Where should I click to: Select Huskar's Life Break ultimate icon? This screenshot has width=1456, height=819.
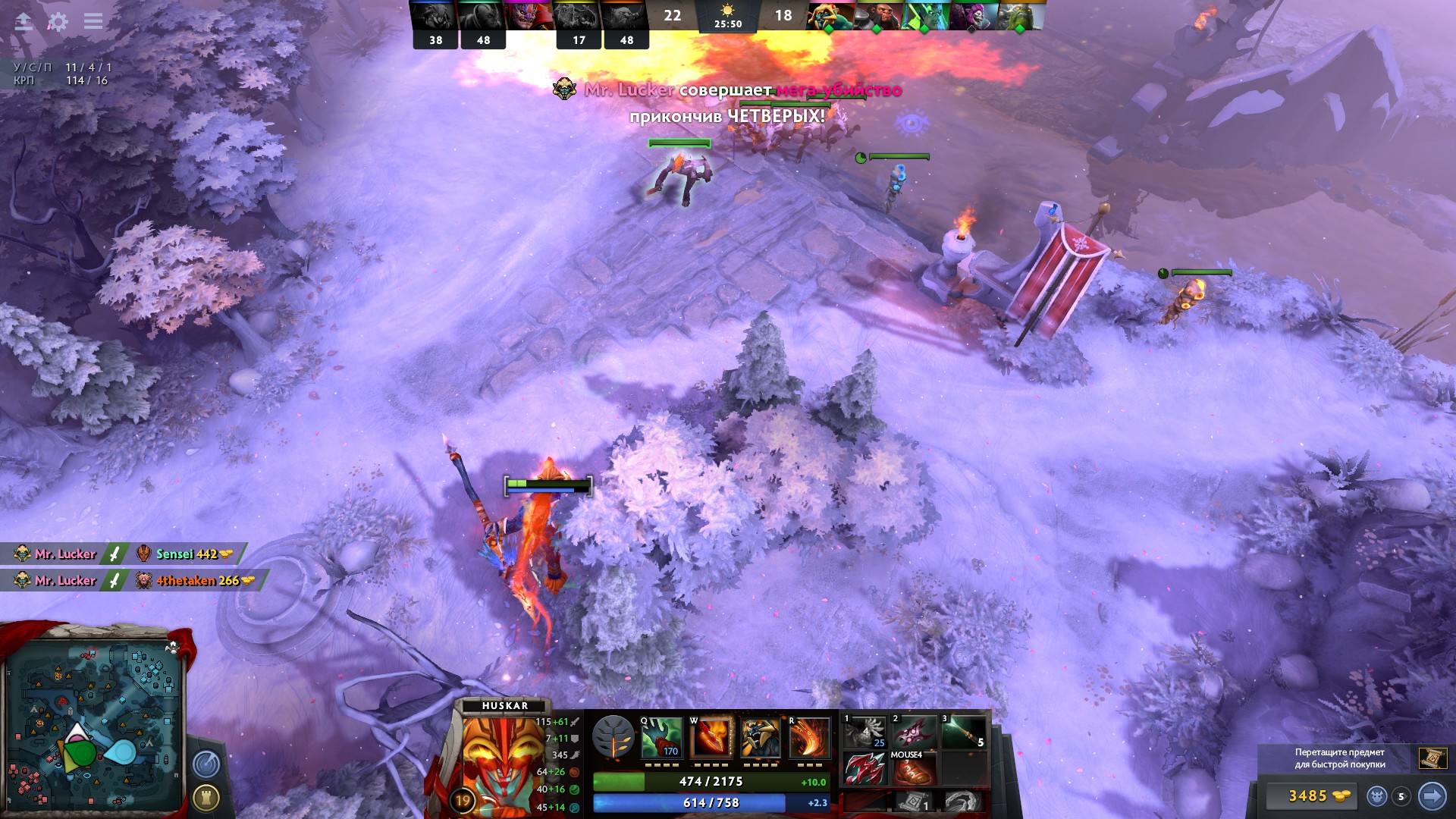(x=811, y=737)
